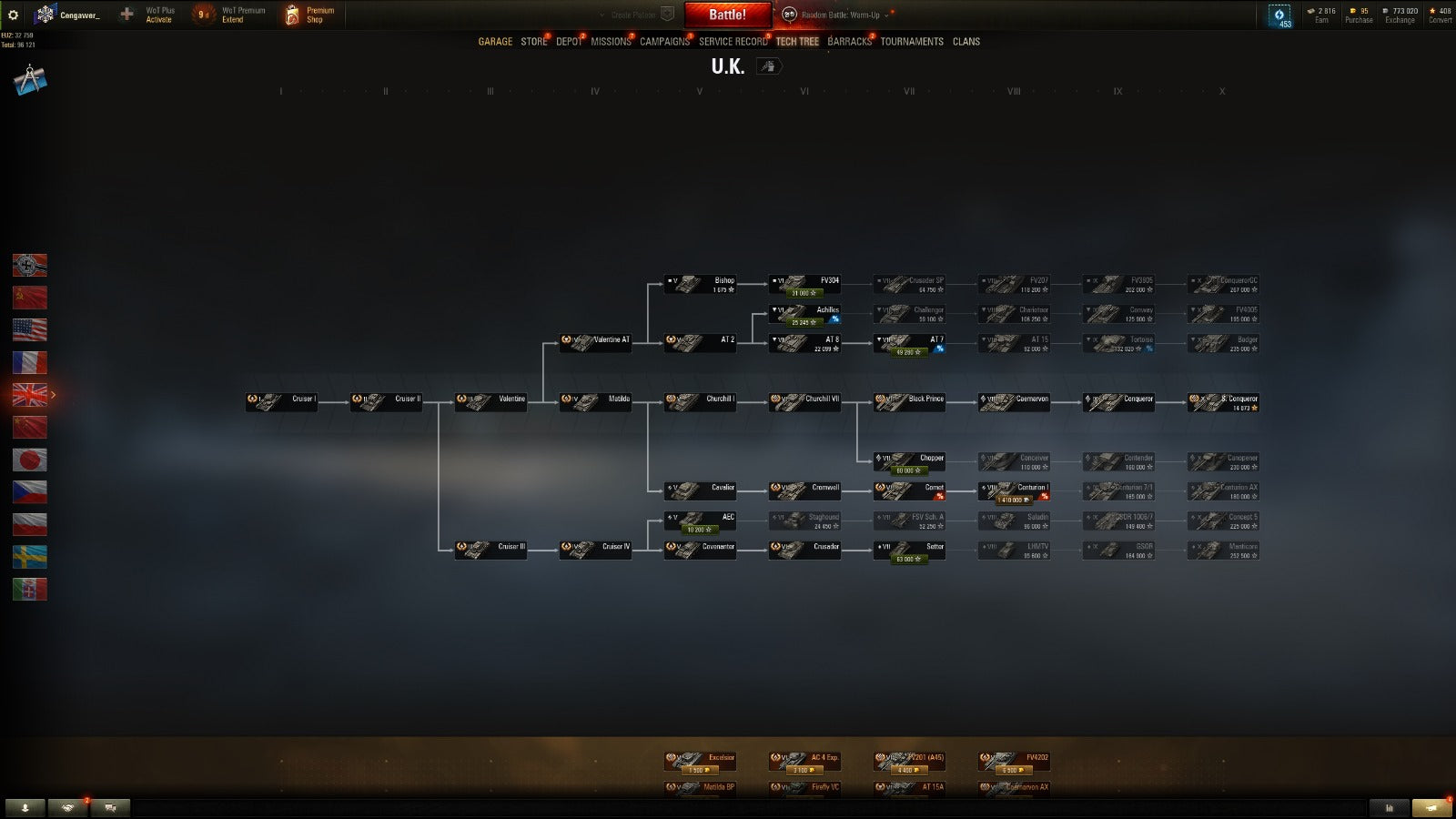Select the German nation flag
1456x819 pixels.
tap(29, 265)
